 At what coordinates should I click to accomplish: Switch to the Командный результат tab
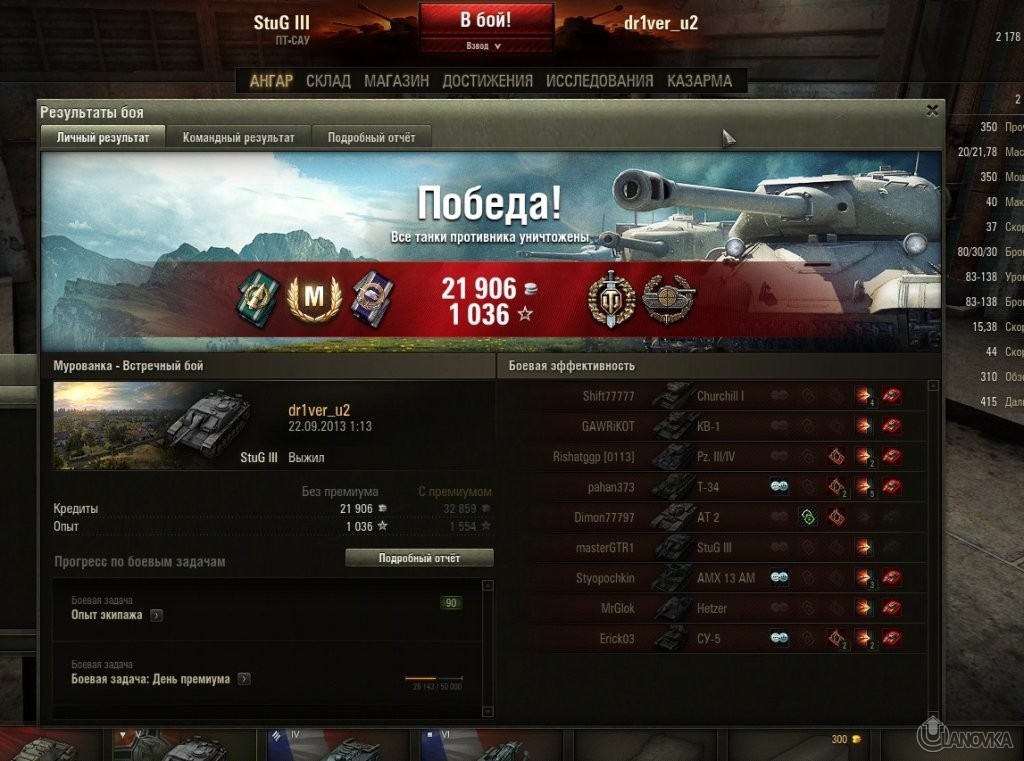click(x=238, y=138)
